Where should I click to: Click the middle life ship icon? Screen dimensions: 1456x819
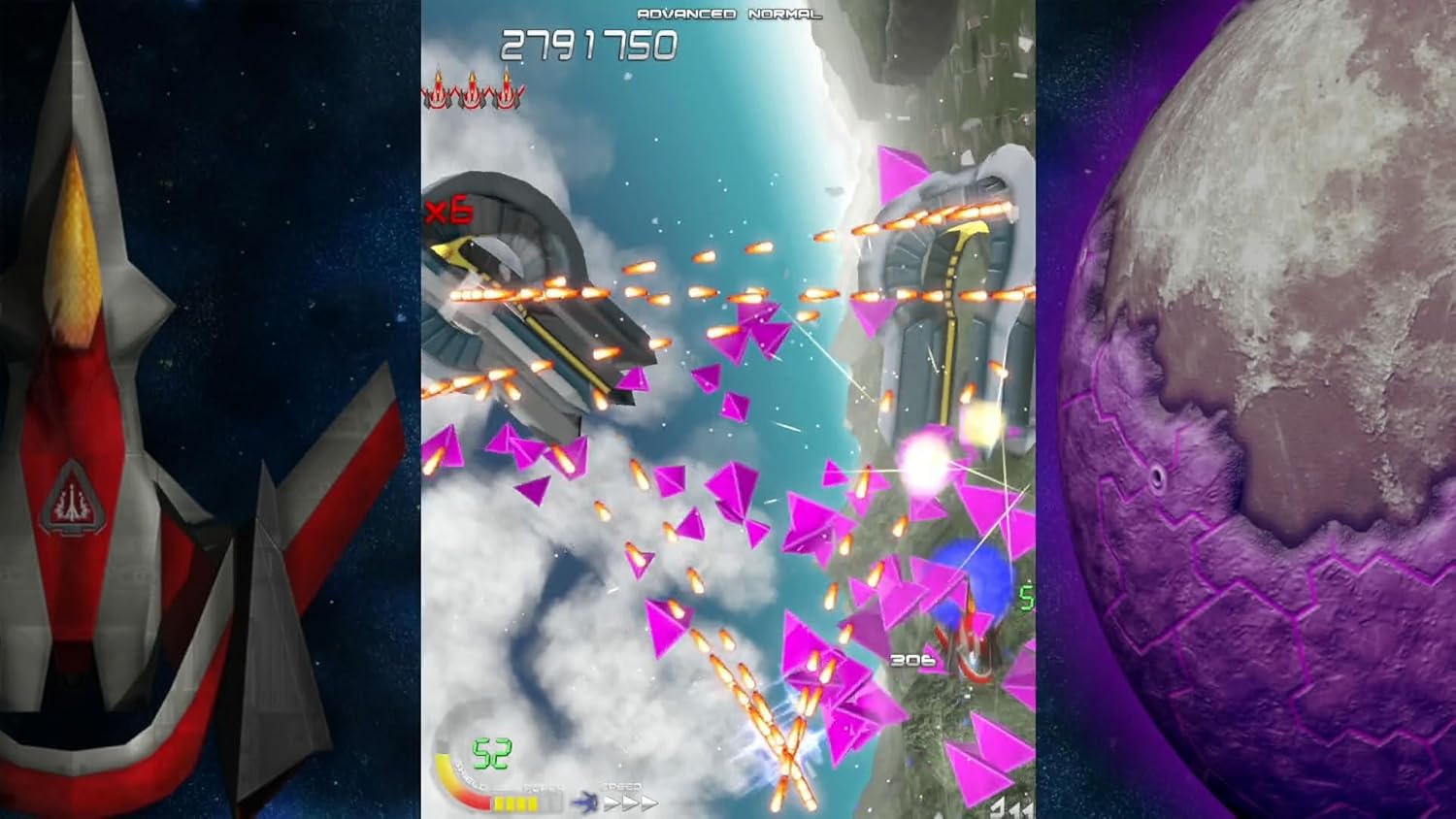473,94
